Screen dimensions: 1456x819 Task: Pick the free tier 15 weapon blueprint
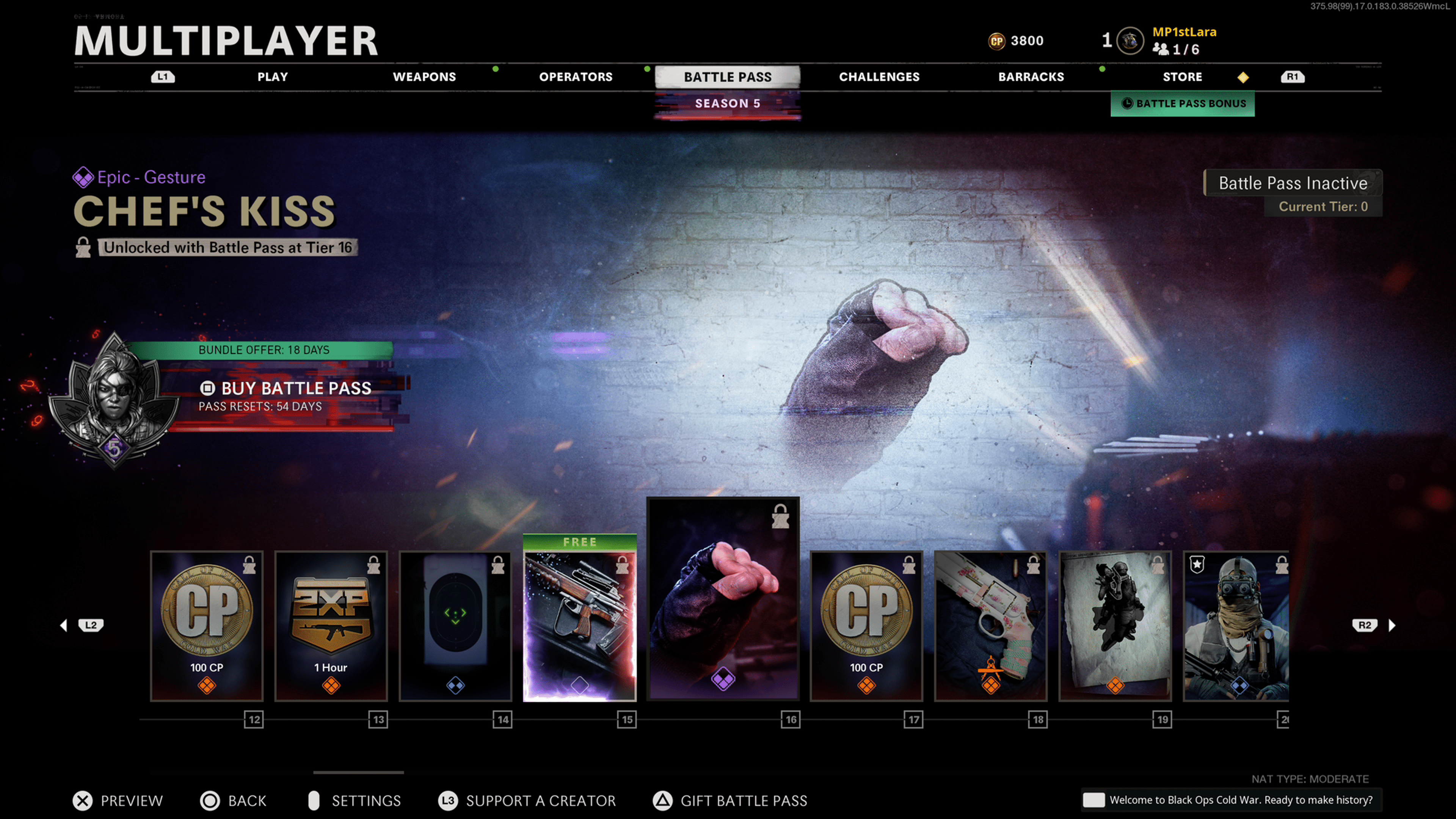tap(580, 622)
